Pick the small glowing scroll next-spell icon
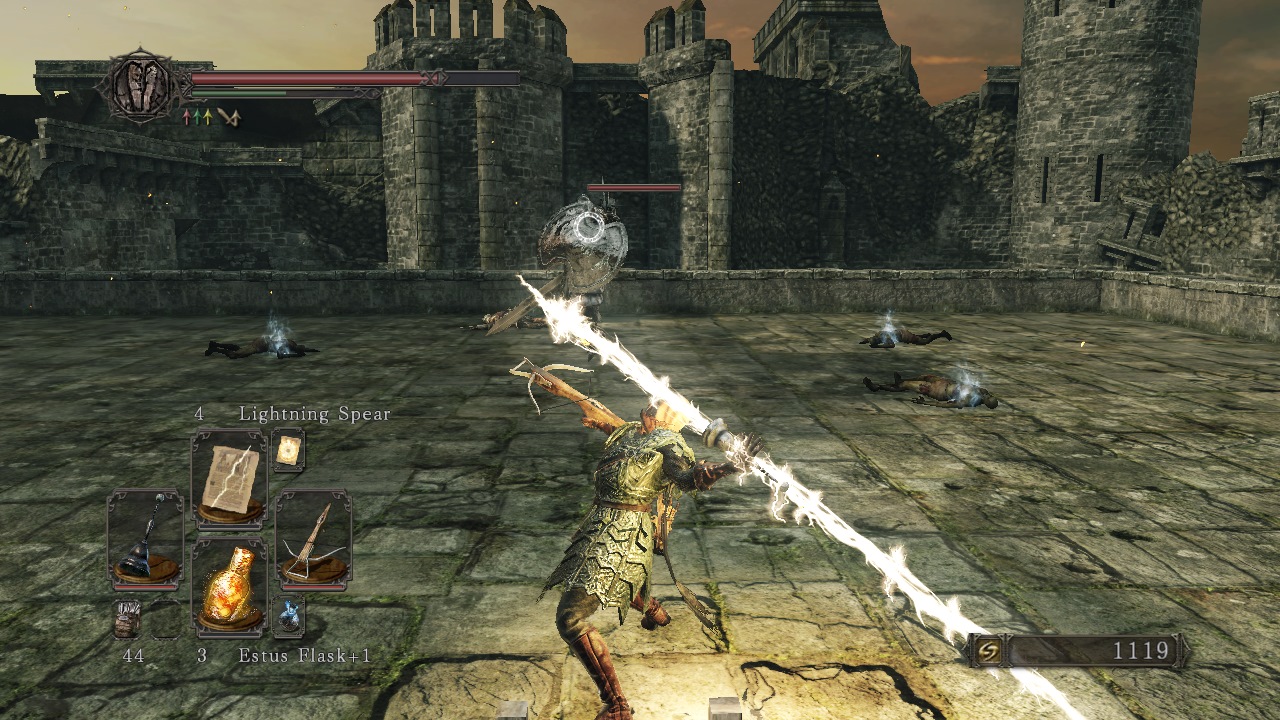 coord(288,452)
